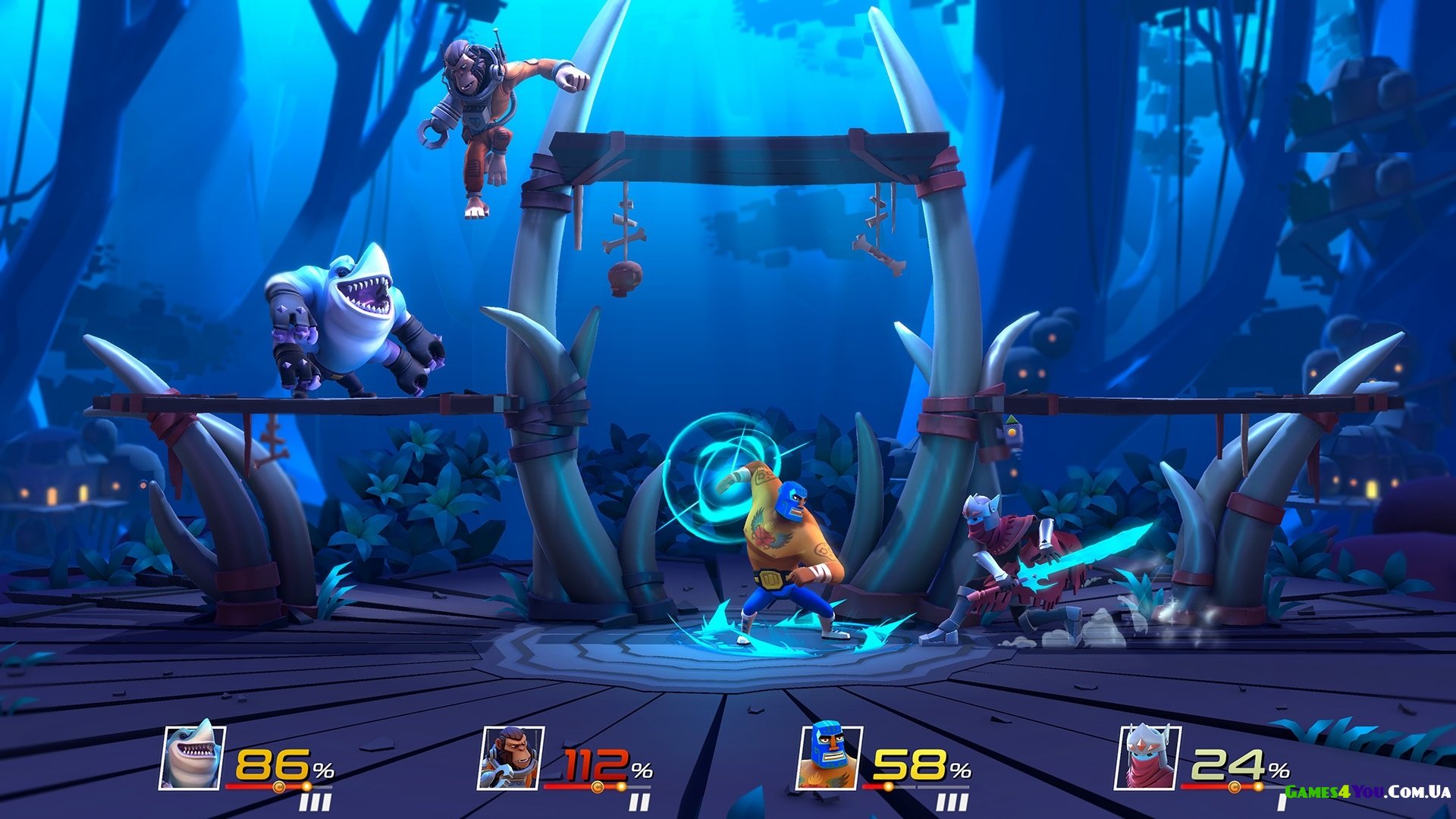
Task: Select the astronaut monkey player portrait
Action: click(x=510, y=756)
